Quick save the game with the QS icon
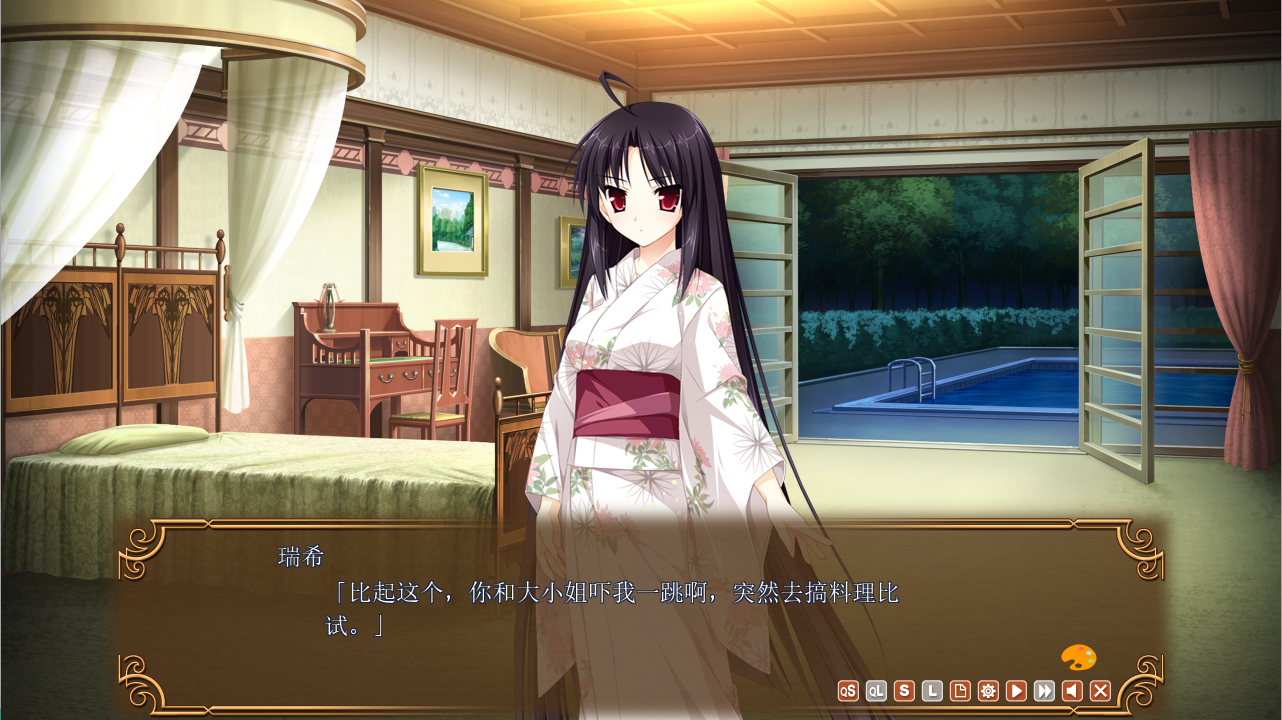 click(x=848, y=691)
